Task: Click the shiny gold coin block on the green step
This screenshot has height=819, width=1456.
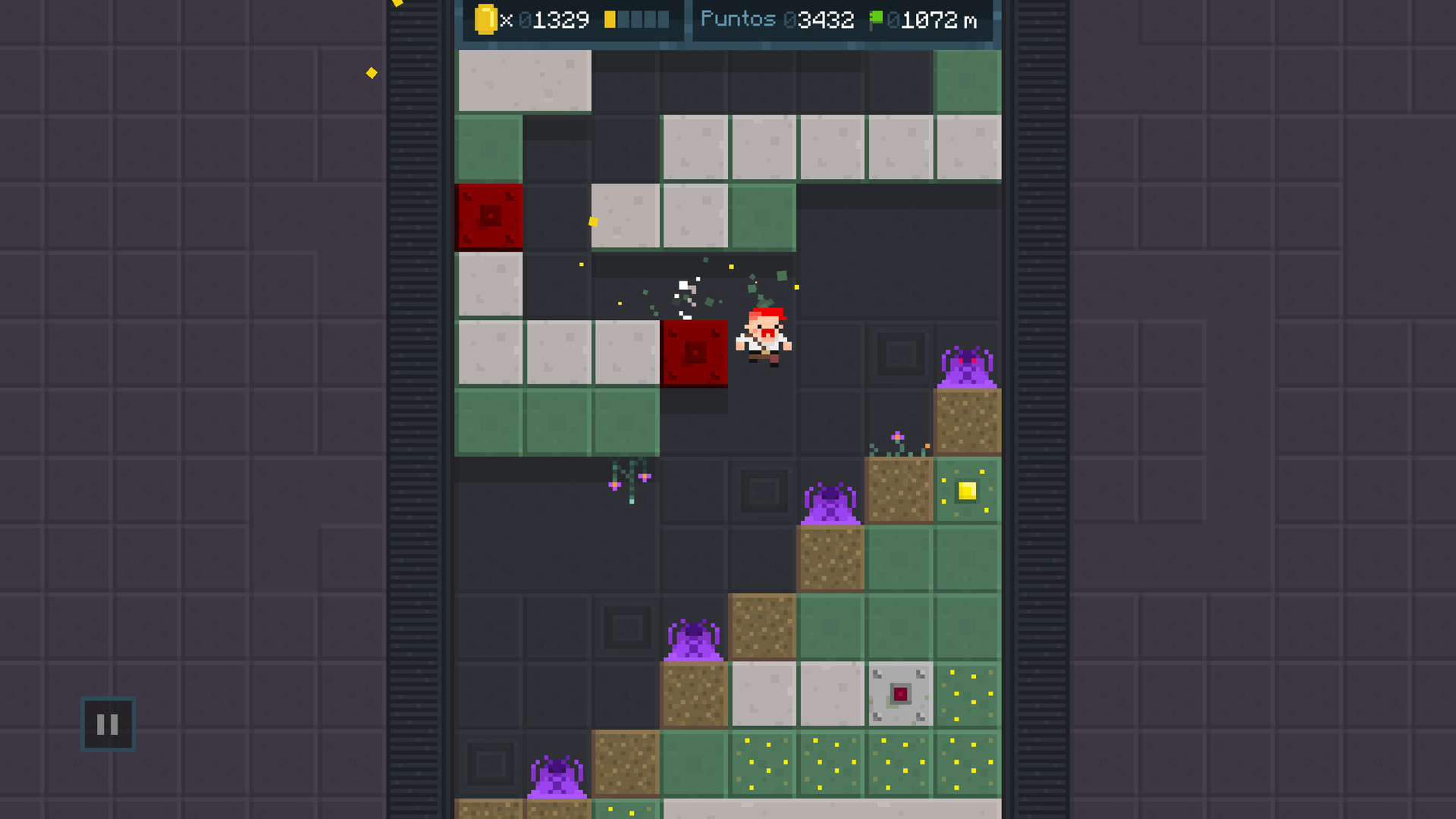Action: pos(966,491)
